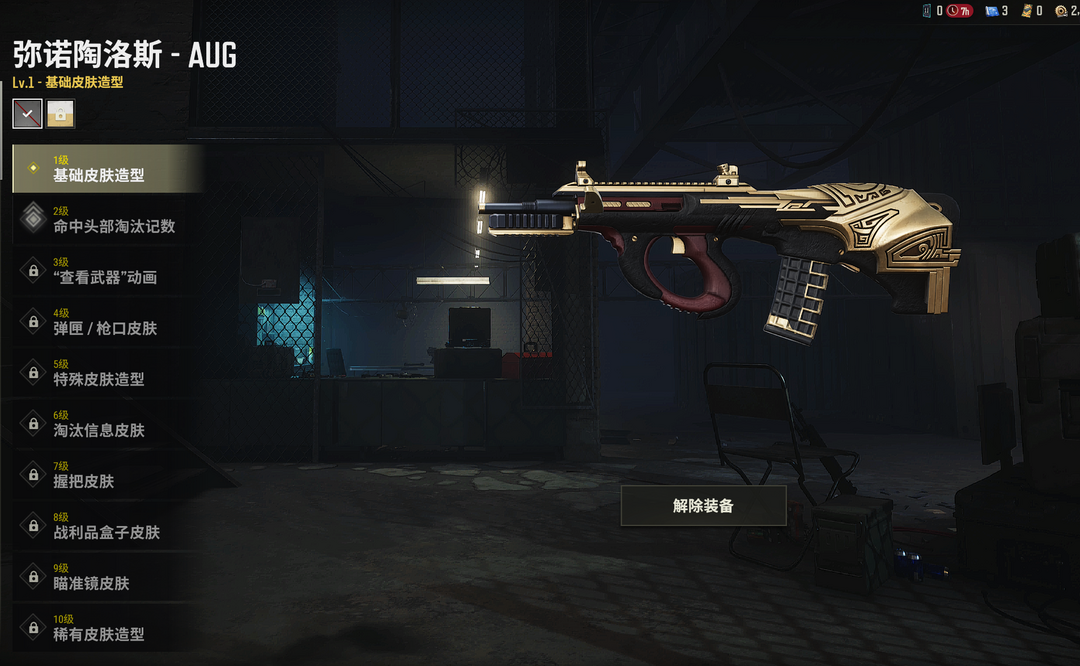Select locked level 9 瞄准镜皮肤 entry
This screenshot has width=1080, height=666.
(x=108, y=577)
